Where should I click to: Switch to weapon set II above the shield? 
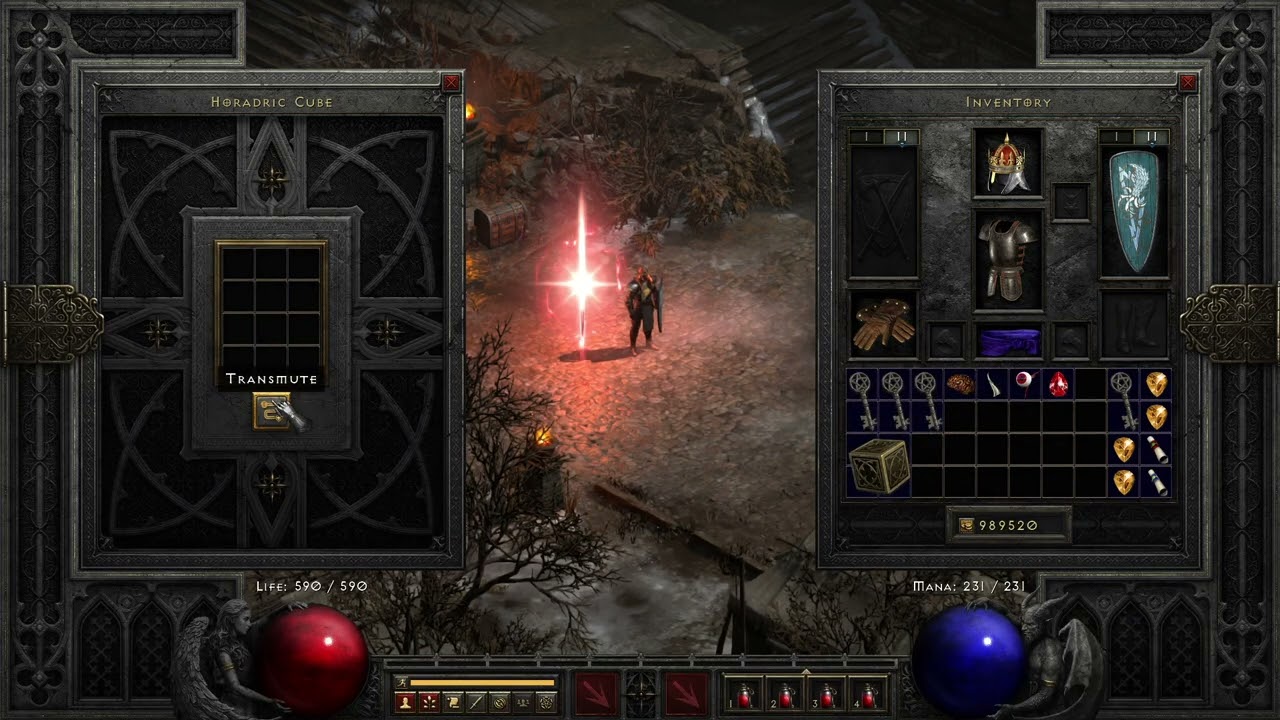tap(1152, 136)
